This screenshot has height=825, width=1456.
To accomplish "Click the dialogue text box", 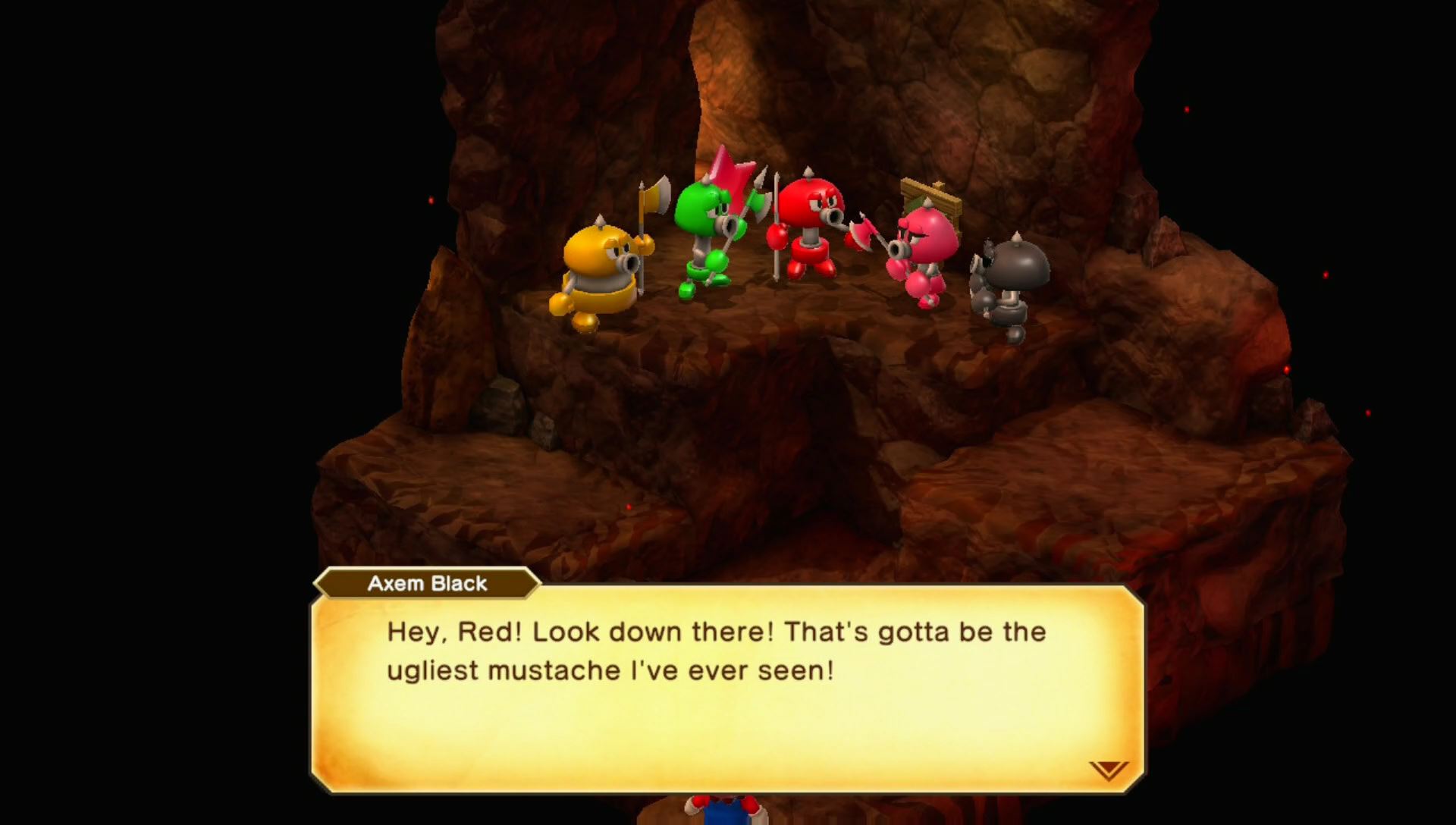I will 728,682.
